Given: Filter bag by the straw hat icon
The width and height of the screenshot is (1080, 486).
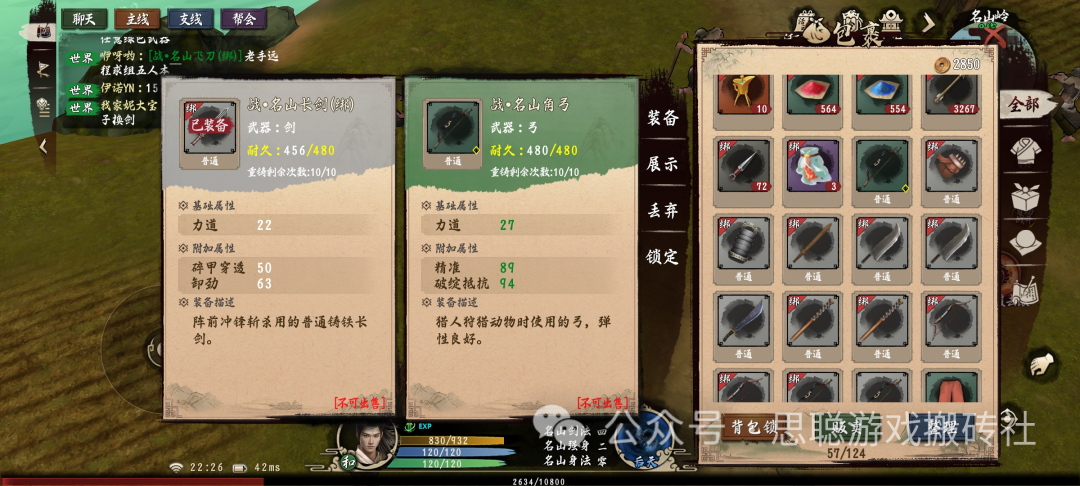Looking at the screenshot, I should 1024,242.
